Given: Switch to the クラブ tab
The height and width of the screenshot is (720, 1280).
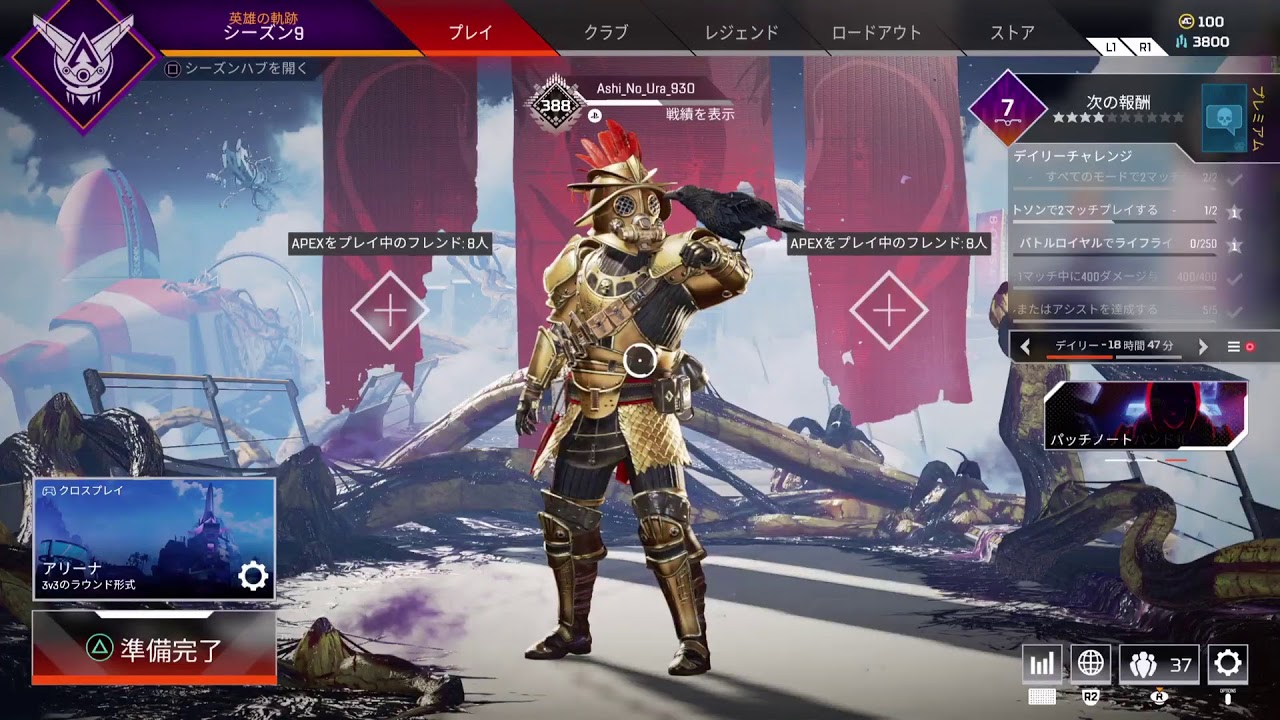Looking at the screenshot, I should point(606,32).
